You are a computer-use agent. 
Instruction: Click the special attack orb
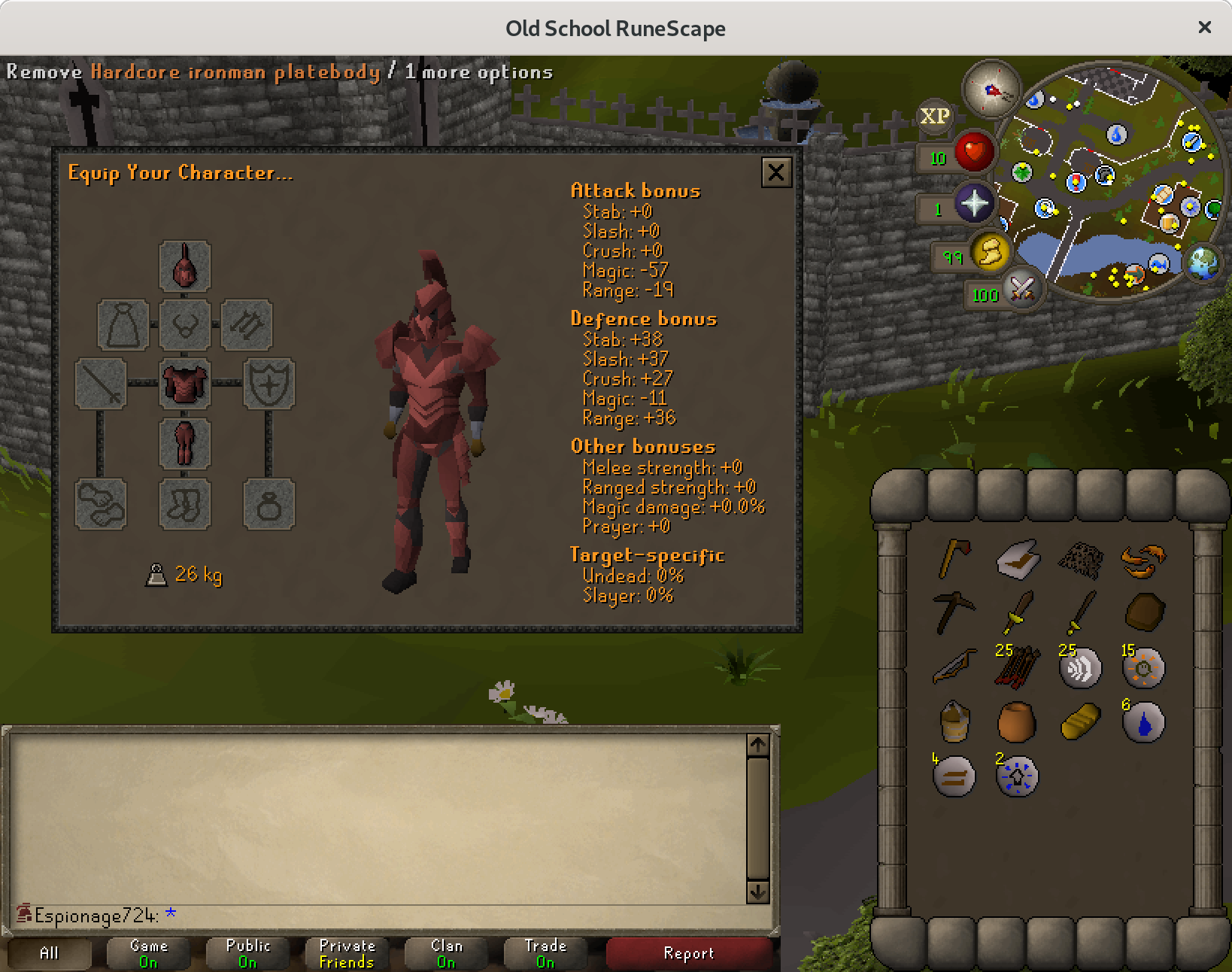coord(1021,288)
